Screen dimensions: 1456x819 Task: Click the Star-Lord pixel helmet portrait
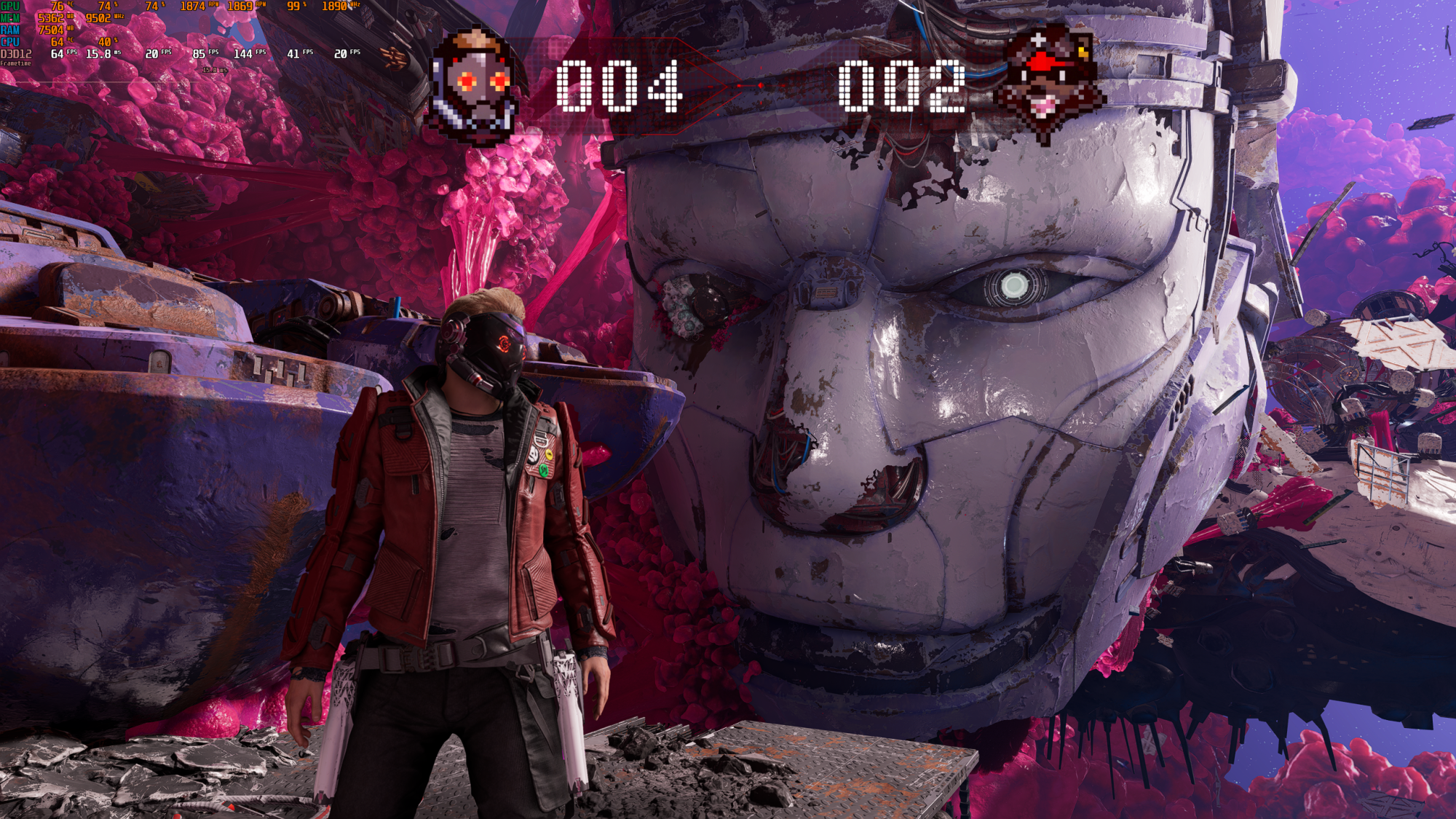point(475,87)
